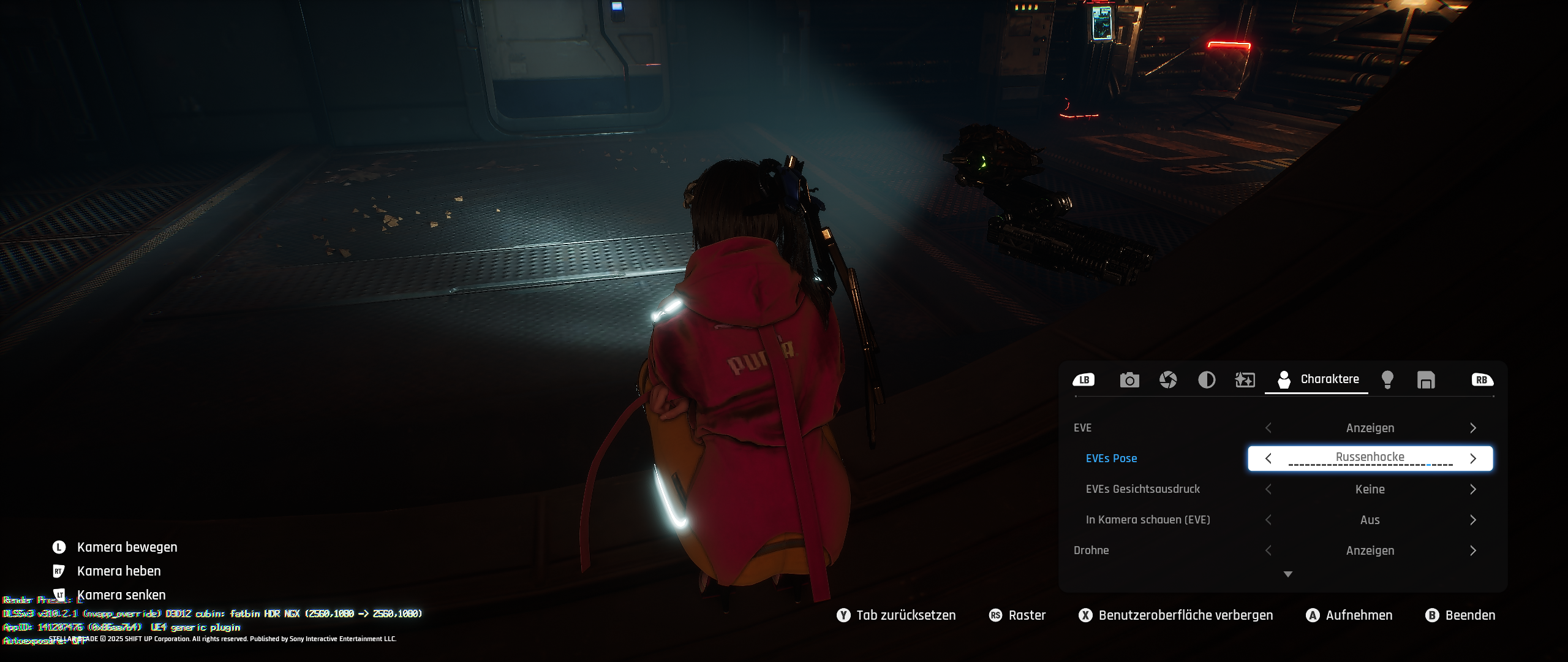Click left arrow on In Kamera schauen row
The image size is (1568, 662).
[1268, 520]
